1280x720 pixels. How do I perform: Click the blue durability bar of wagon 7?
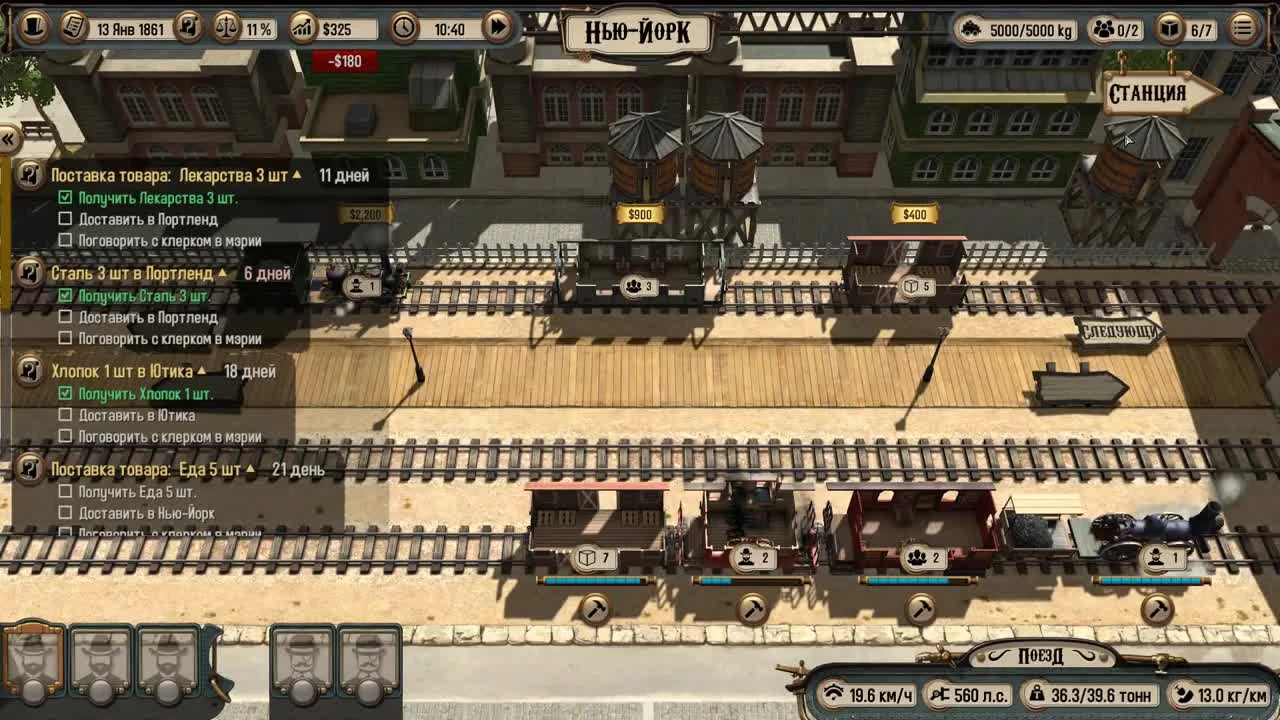tap(590, 578)
